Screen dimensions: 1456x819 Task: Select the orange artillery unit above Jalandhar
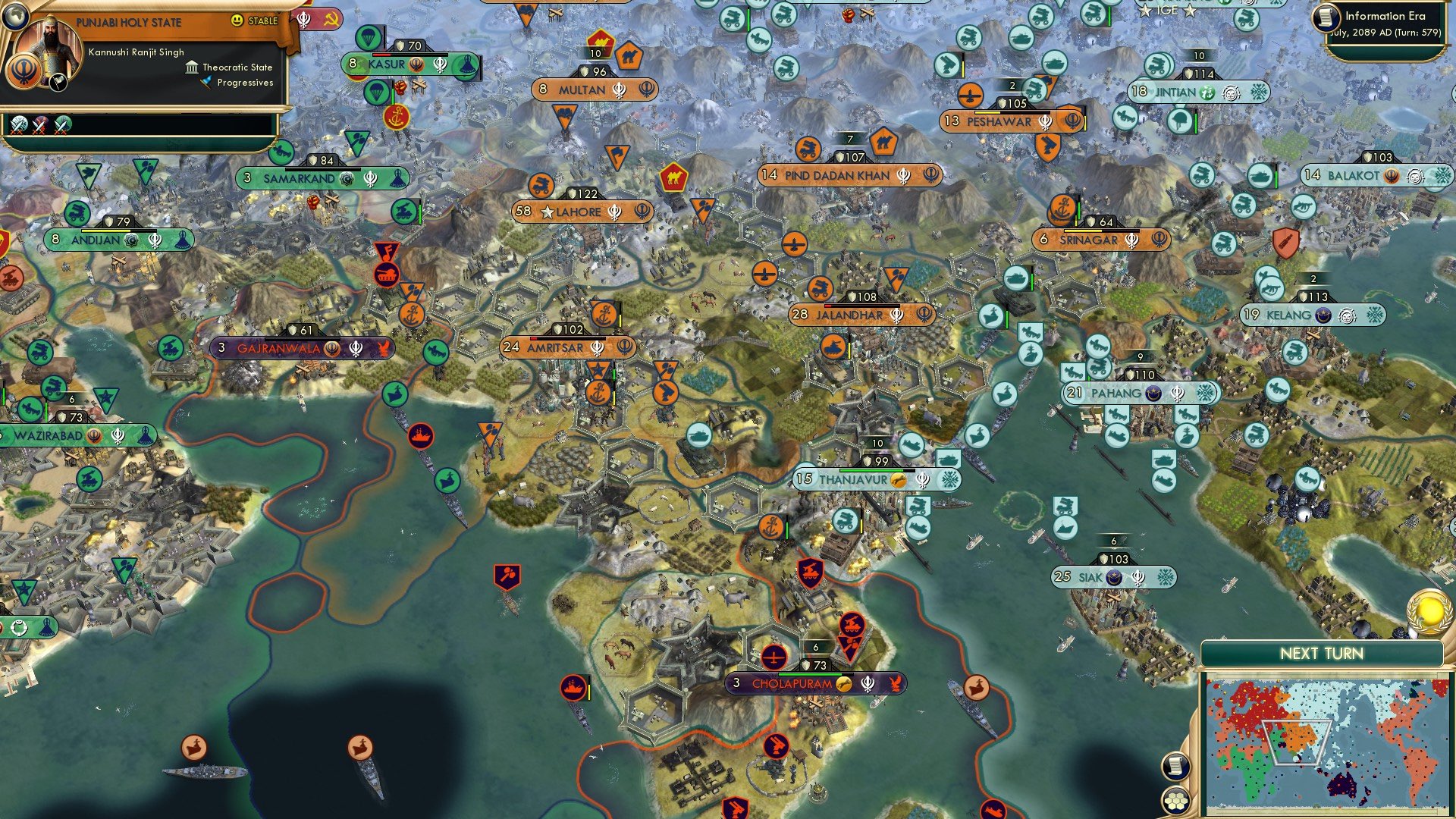tap(821, 289)
